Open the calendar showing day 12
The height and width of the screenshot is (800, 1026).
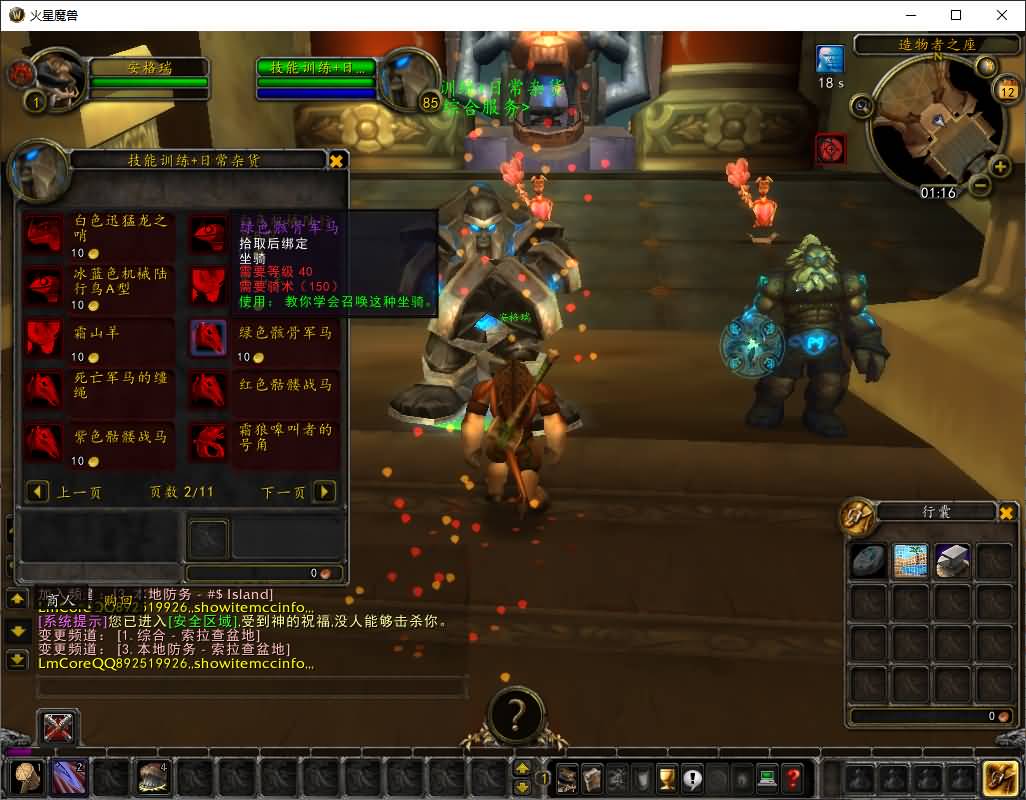click(x=1007, y=91)
